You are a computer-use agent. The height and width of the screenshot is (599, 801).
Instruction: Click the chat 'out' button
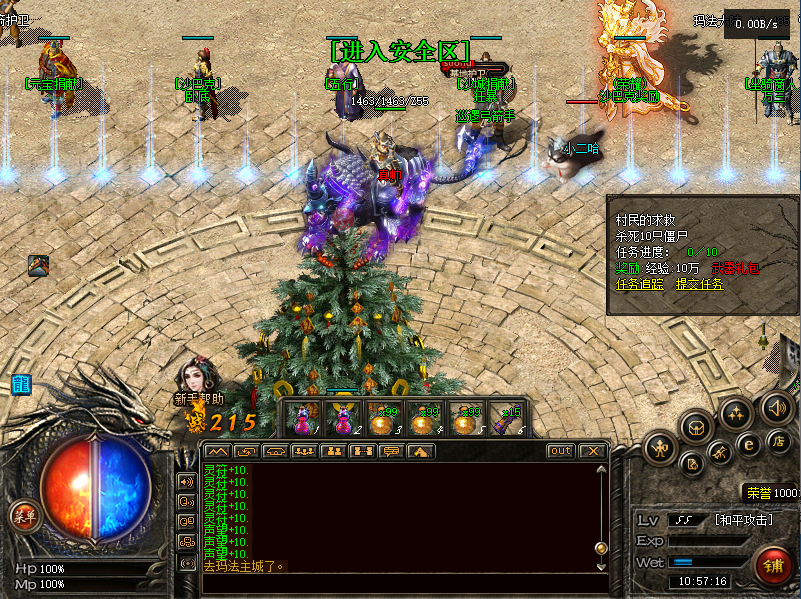tap(561, 451)
